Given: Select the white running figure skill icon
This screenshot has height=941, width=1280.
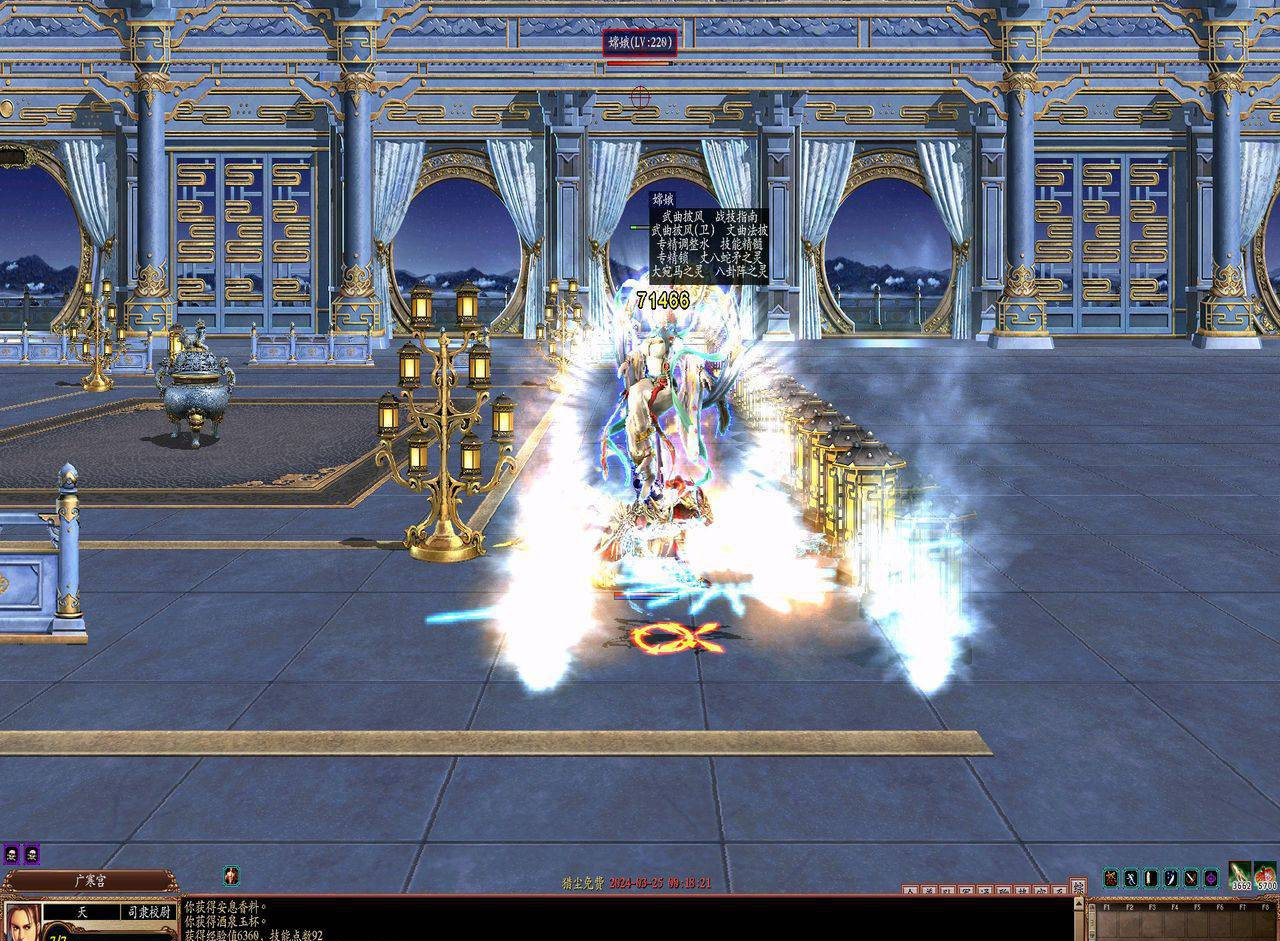Looking at the screenshot, I should point(1130,878).
